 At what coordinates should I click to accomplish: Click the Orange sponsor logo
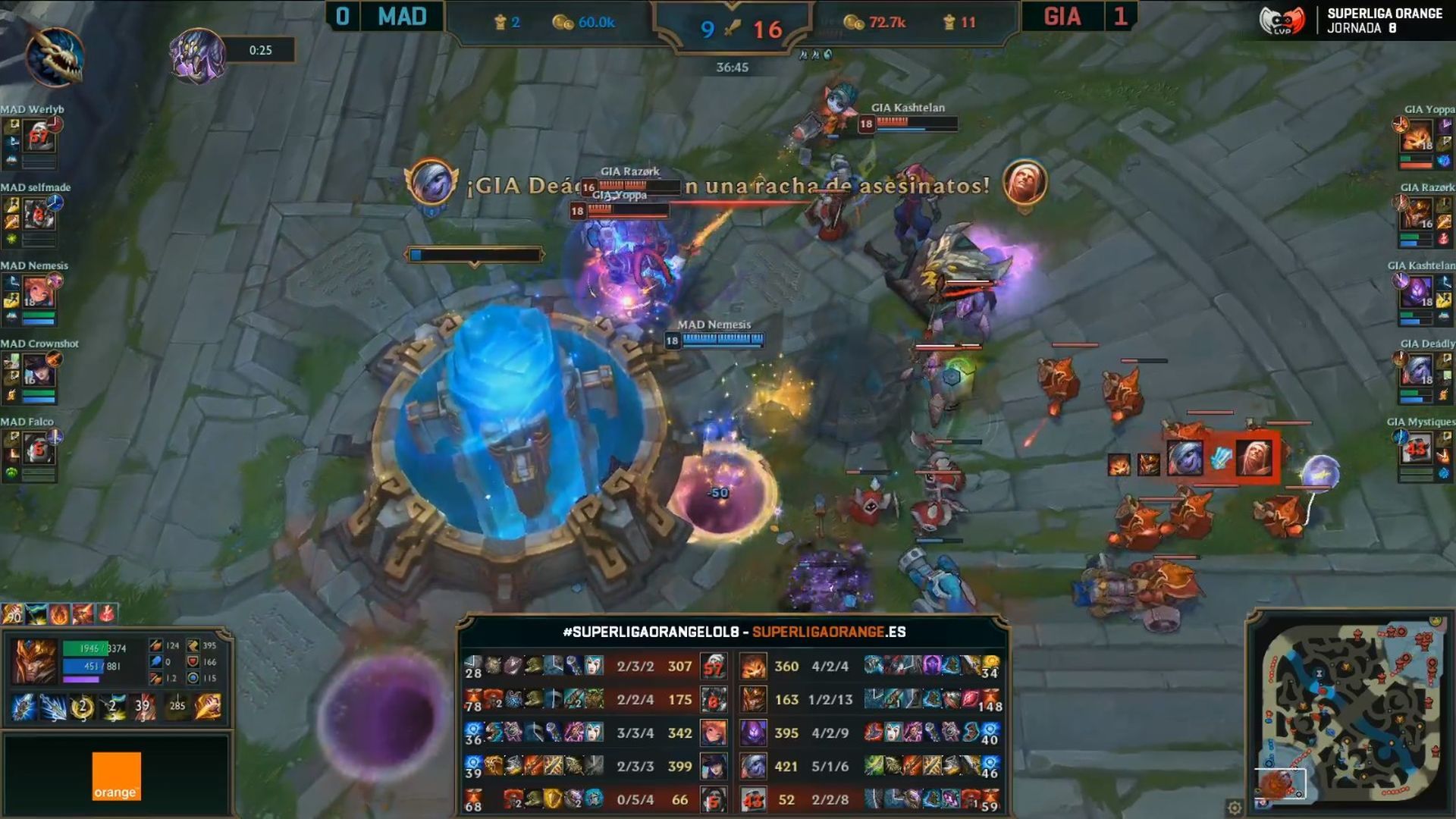(116, 776)
